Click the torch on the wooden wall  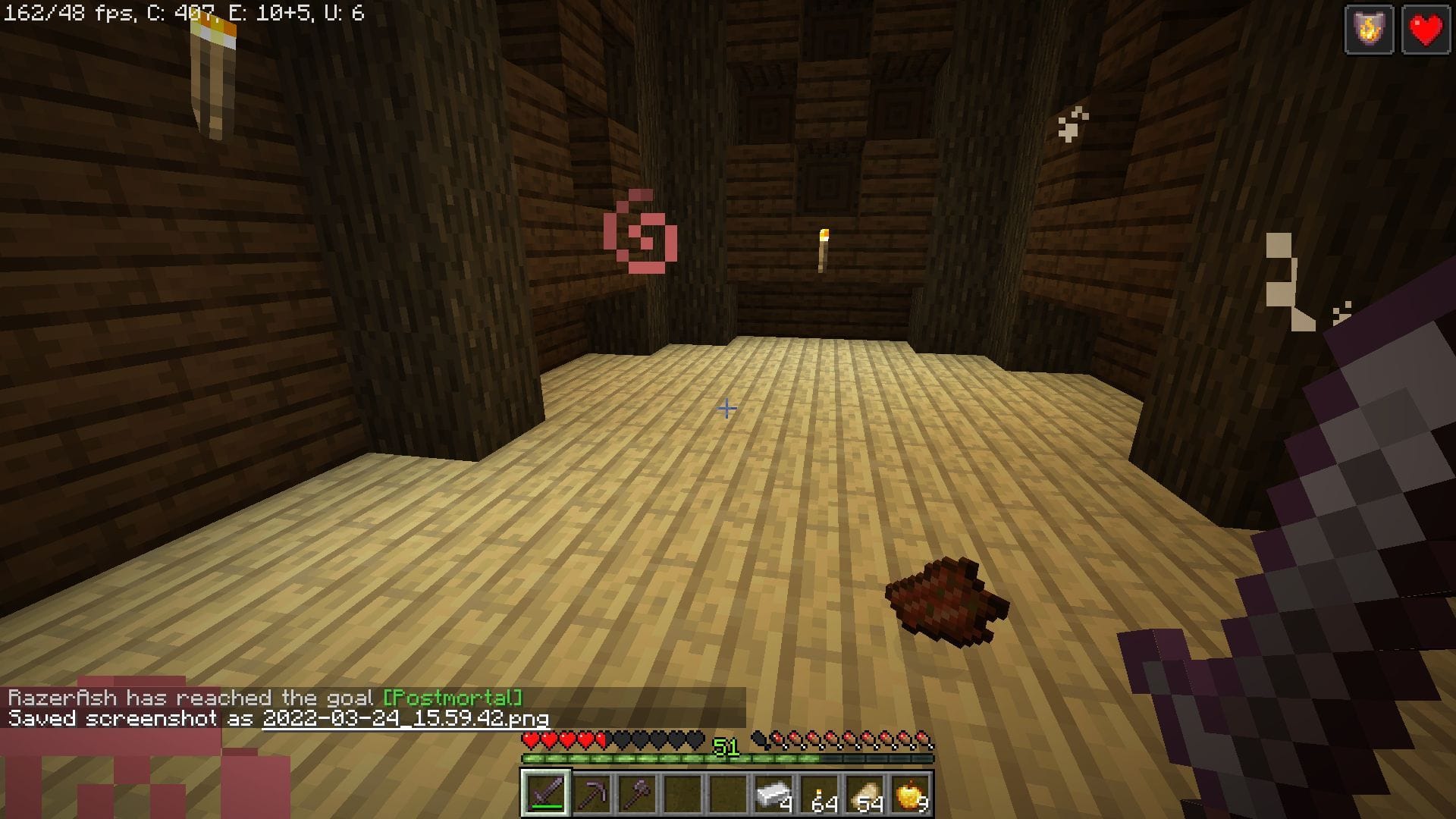821,250
